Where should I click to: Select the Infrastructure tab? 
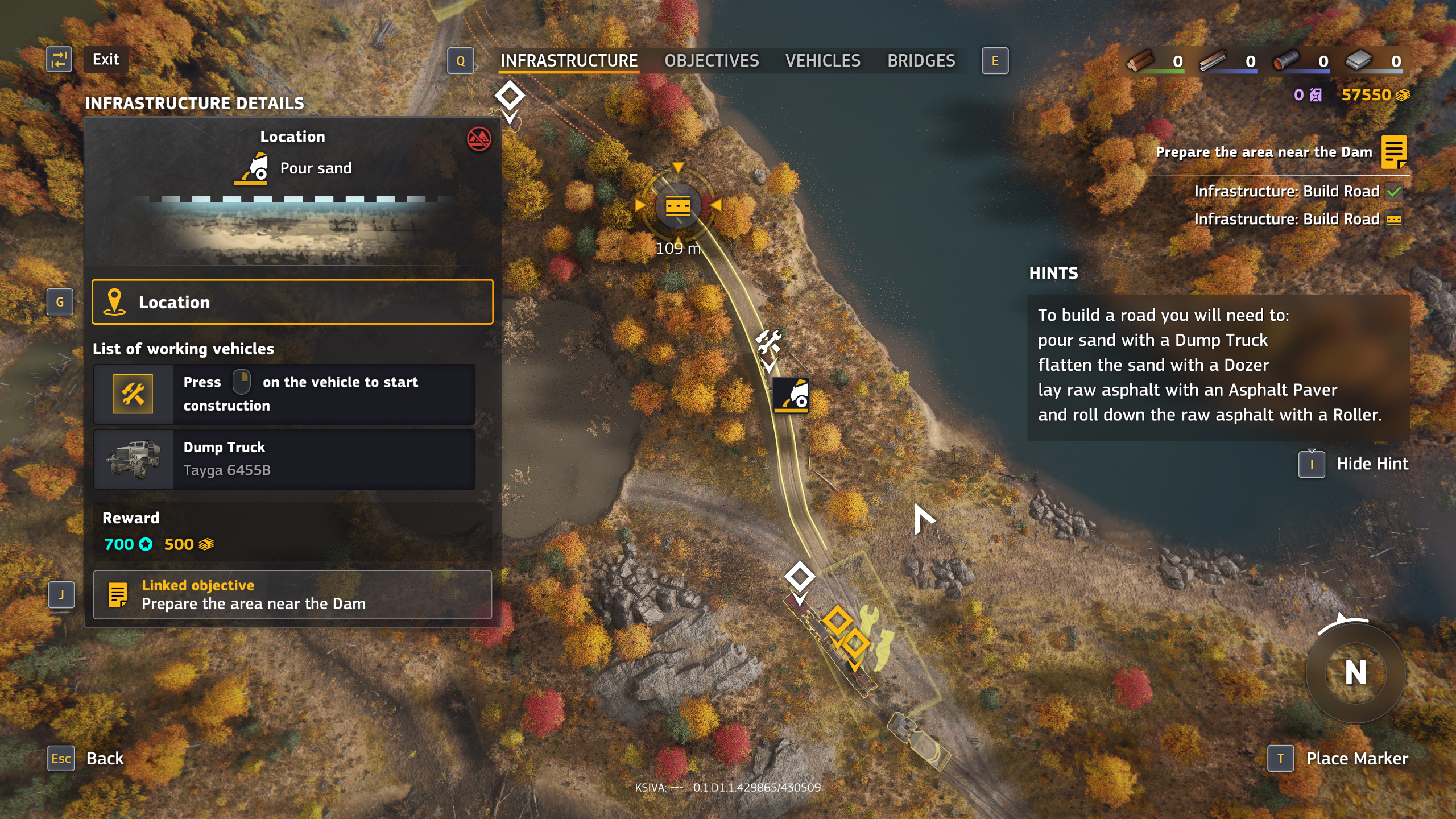pyautogui.click(x=569, y=61)
